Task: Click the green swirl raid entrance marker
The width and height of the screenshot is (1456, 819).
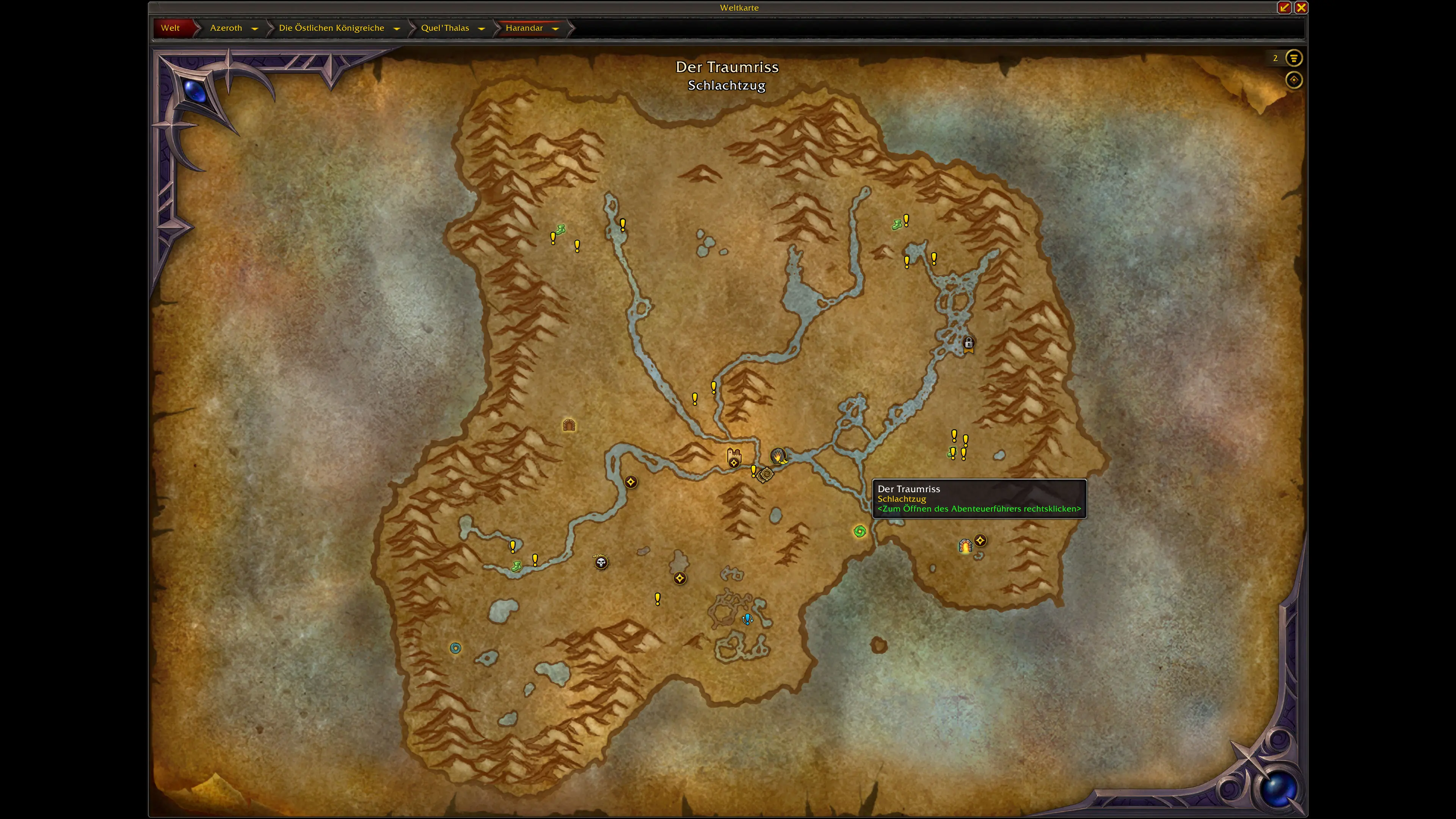Action: pyautogui.click(x=859, y=531)
